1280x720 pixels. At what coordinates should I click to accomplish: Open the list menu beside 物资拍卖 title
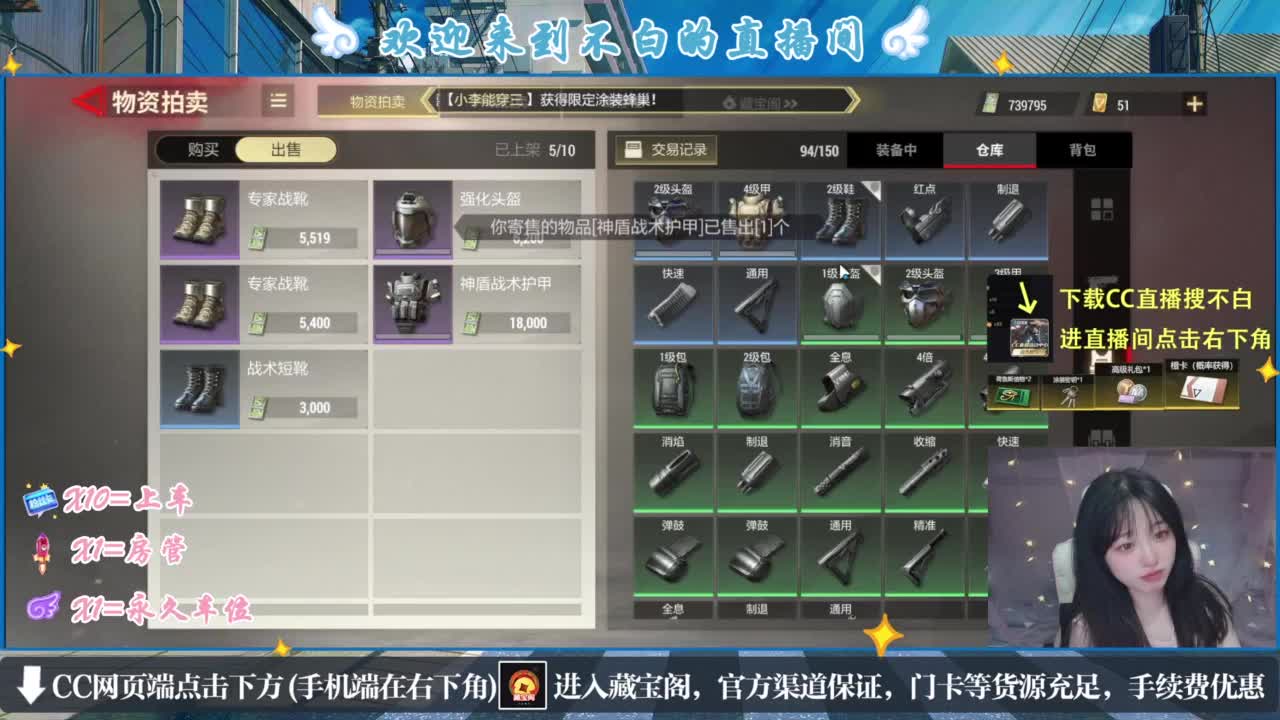[277, 100]
